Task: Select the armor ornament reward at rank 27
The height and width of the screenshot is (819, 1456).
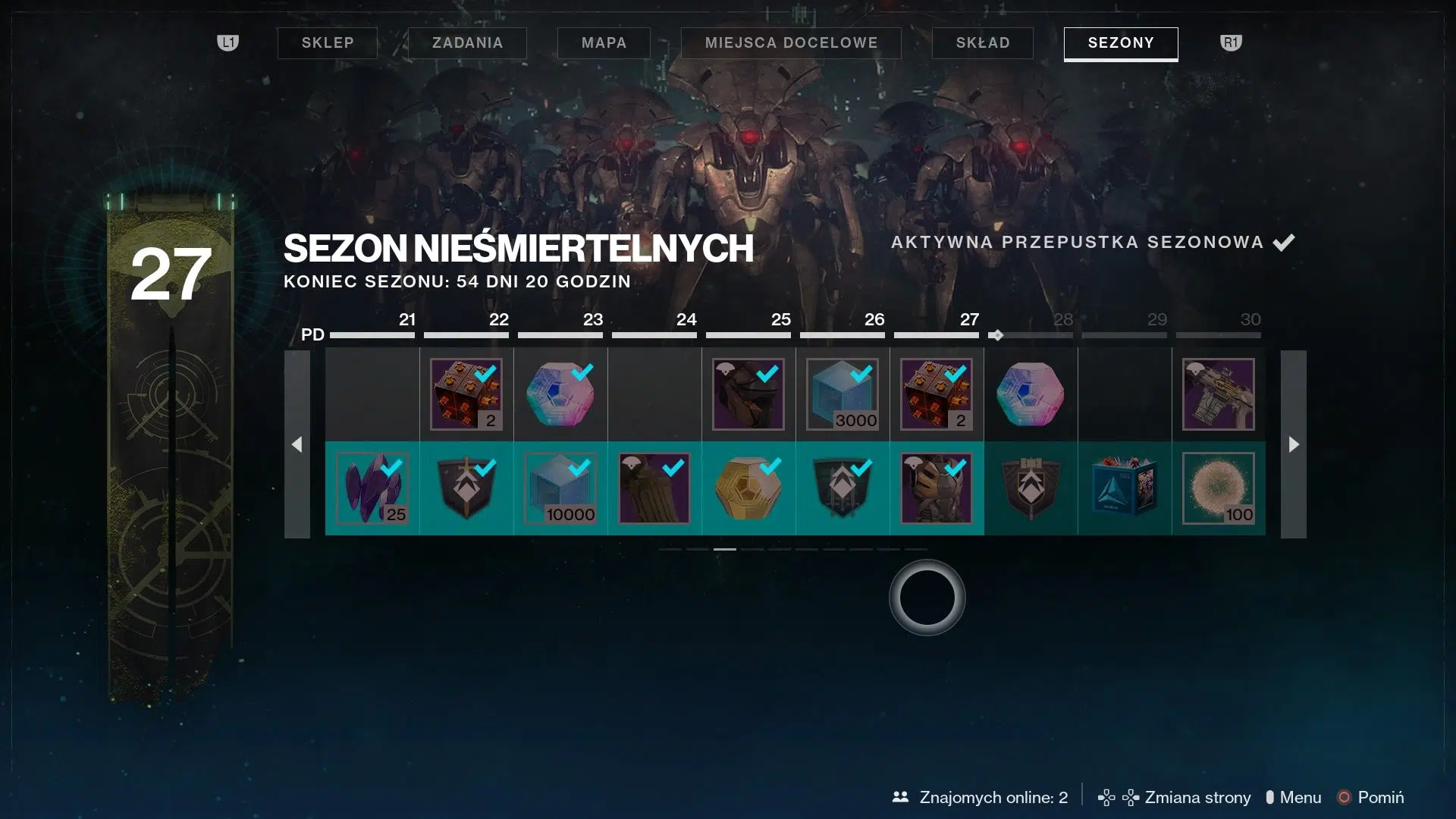Action: click(x=937, y=489)
